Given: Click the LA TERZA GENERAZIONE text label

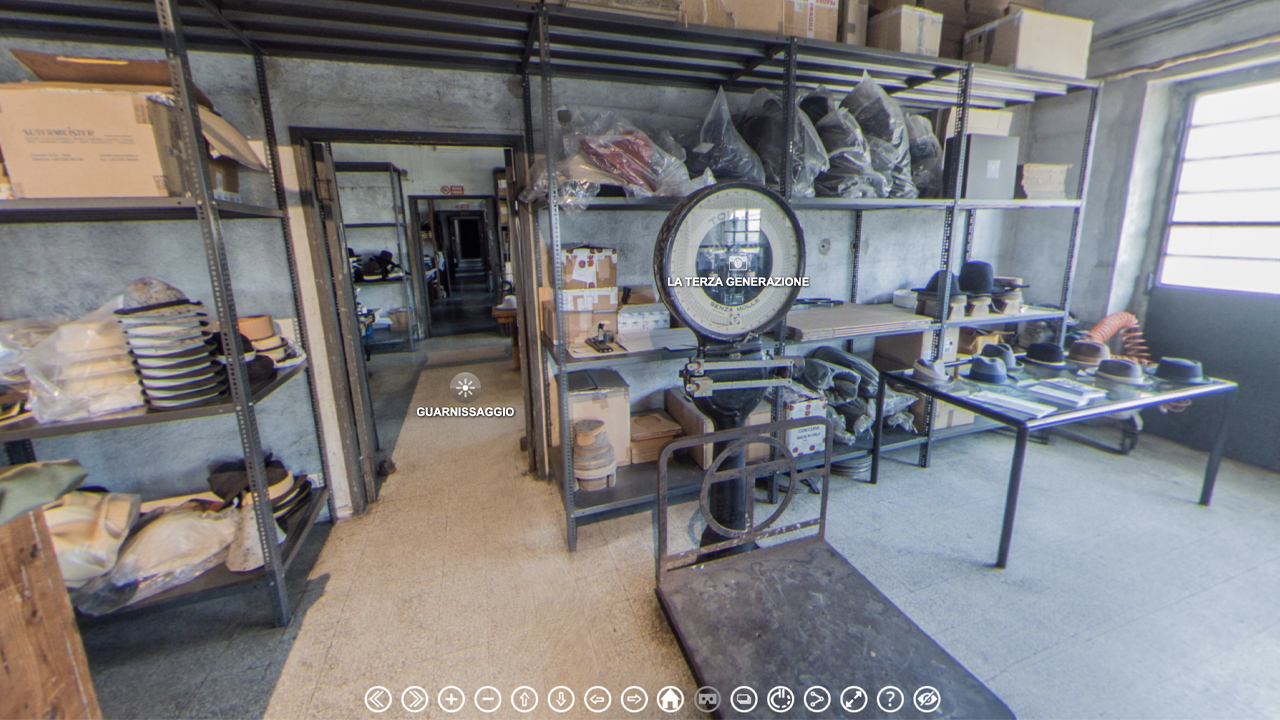Looking at the screenshot, I should [737, 282].
